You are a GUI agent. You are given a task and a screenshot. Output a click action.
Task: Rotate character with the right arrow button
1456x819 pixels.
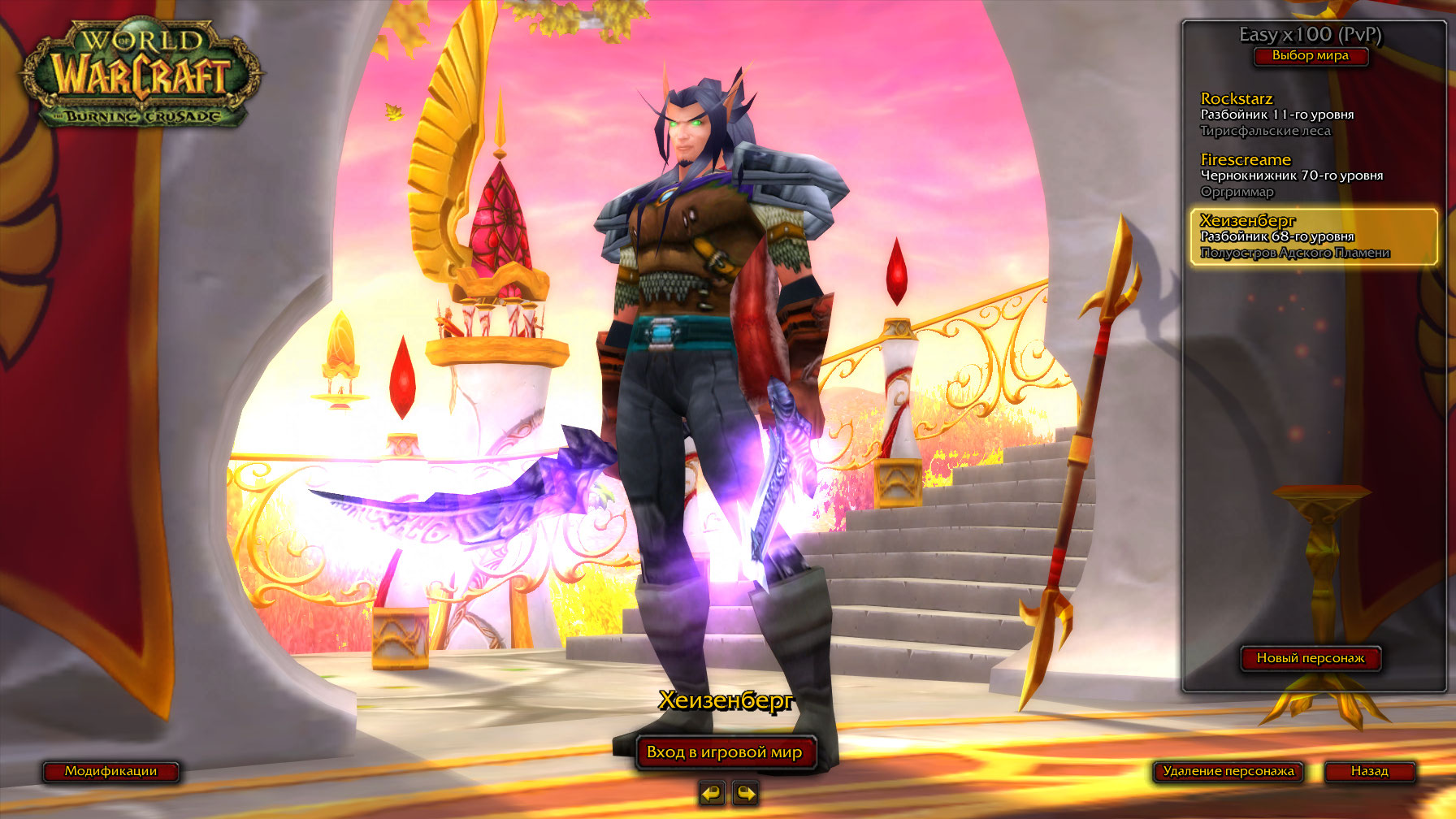pos(745,792)
